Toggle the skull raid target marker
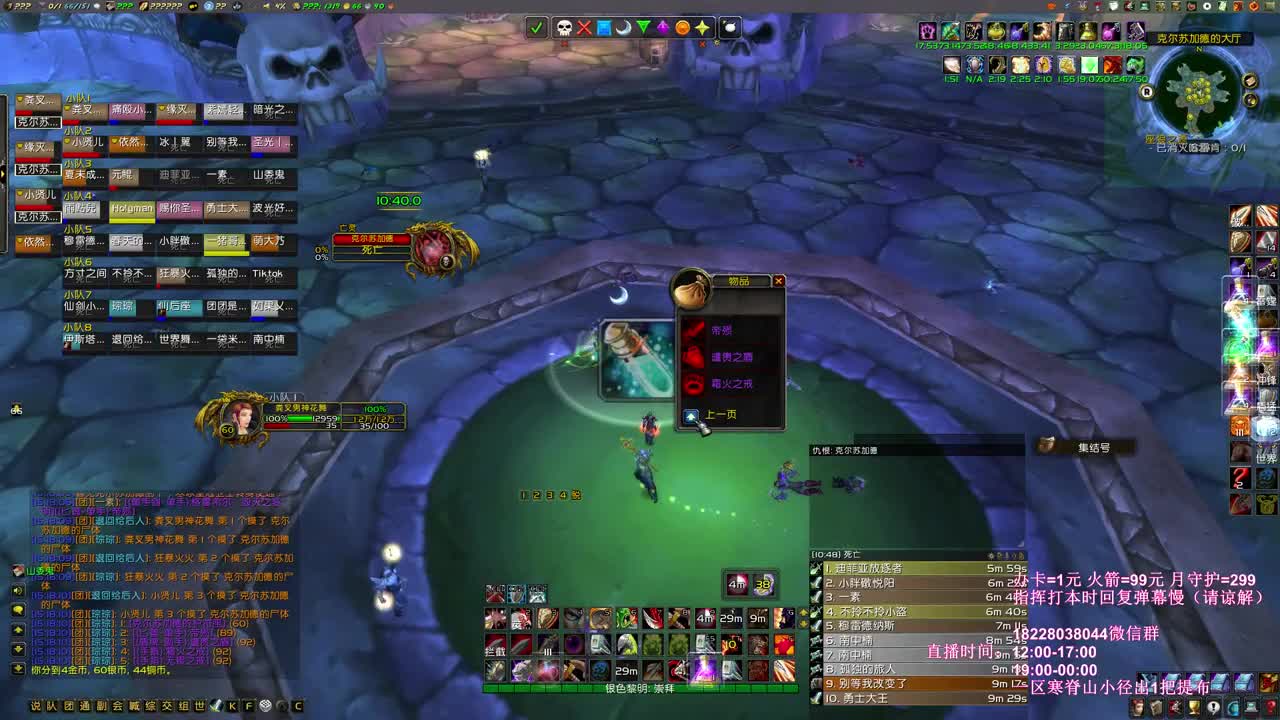This screenshot has width=1280, height=720. pyautogui.click(x=565, y=28)
